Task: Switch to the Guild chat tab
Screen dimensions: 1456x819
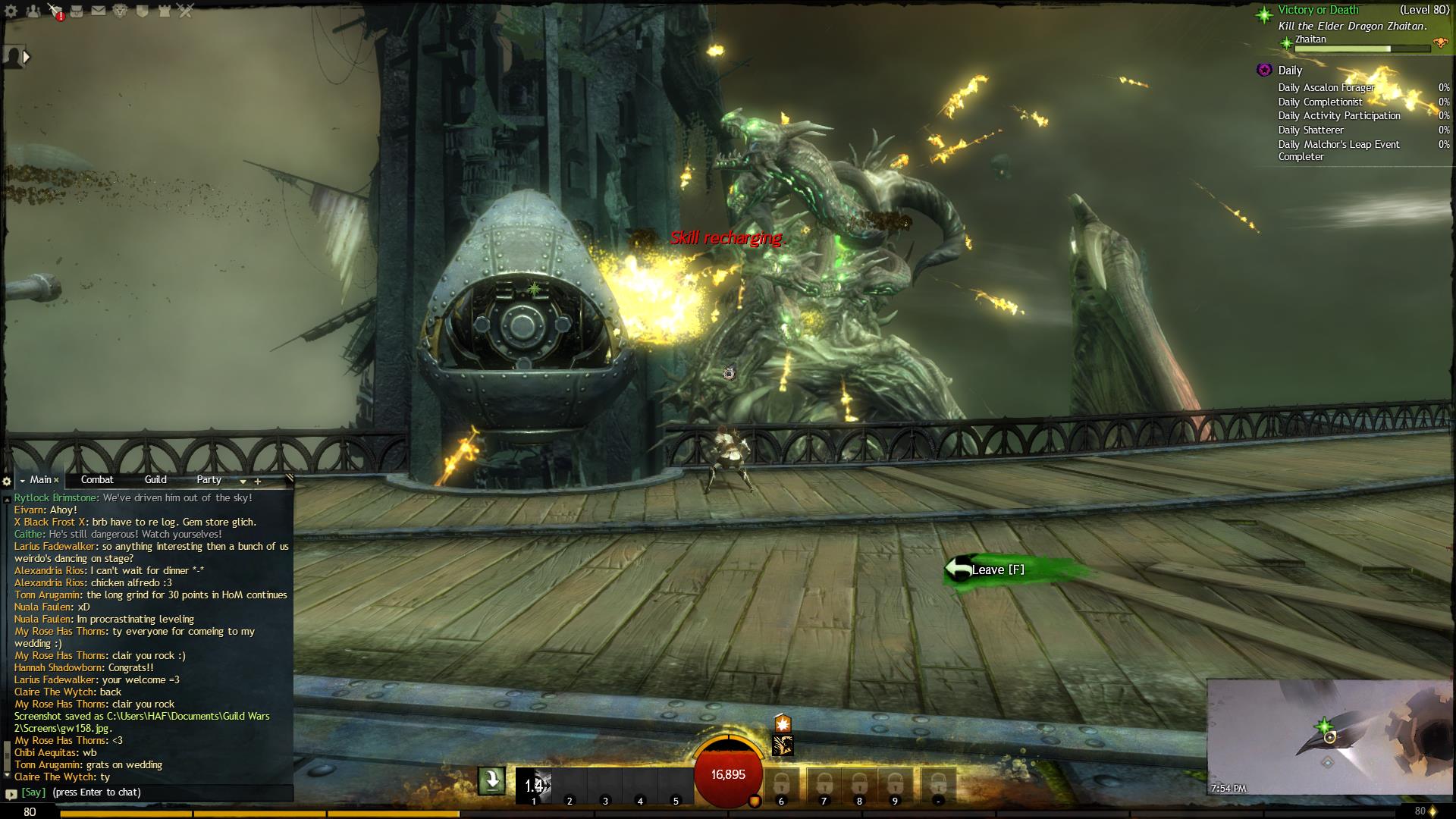Action: pos(155,480)
